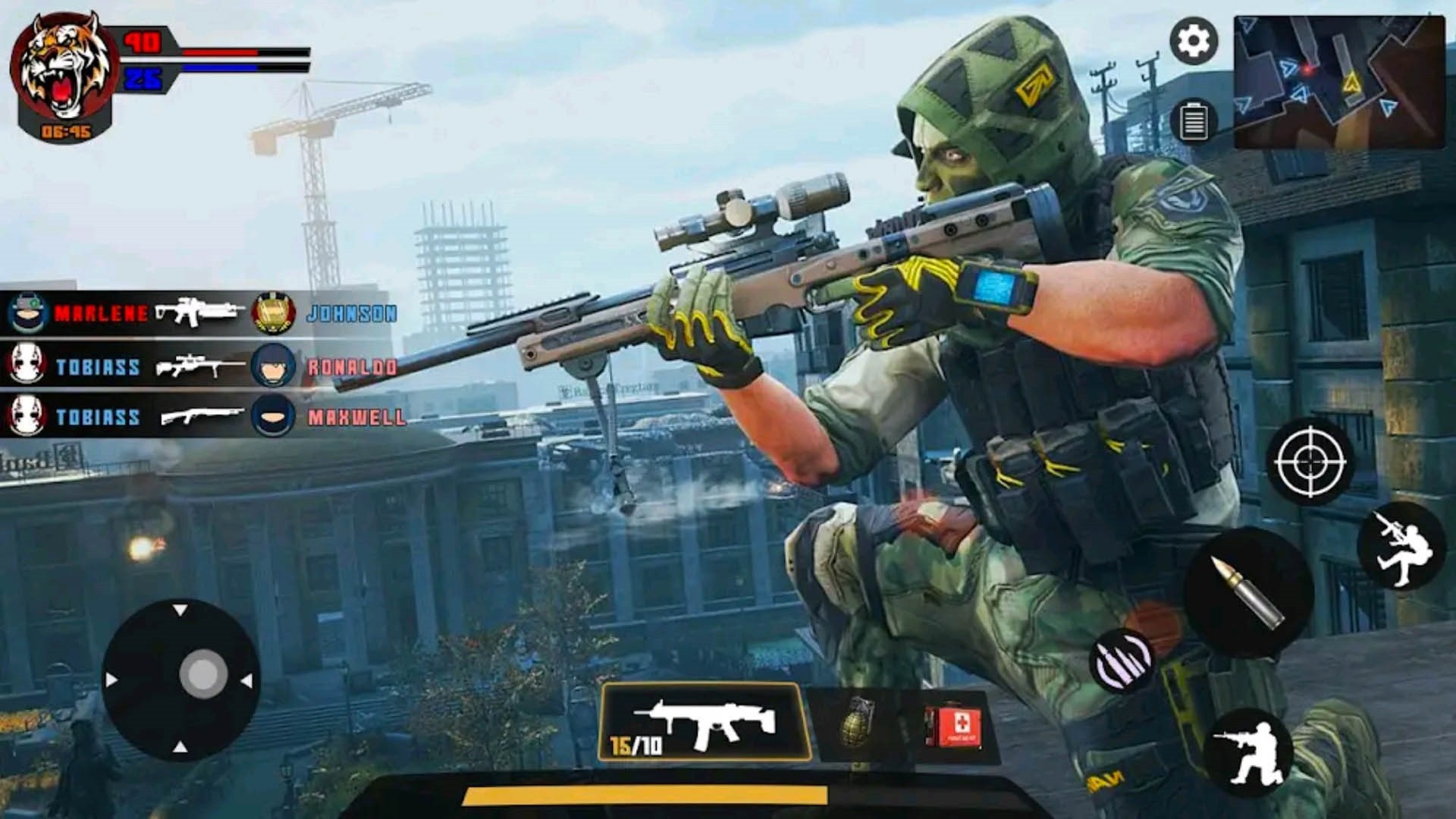
Task: Click the minimap in the corner
Action: [x=1338, y=82]
